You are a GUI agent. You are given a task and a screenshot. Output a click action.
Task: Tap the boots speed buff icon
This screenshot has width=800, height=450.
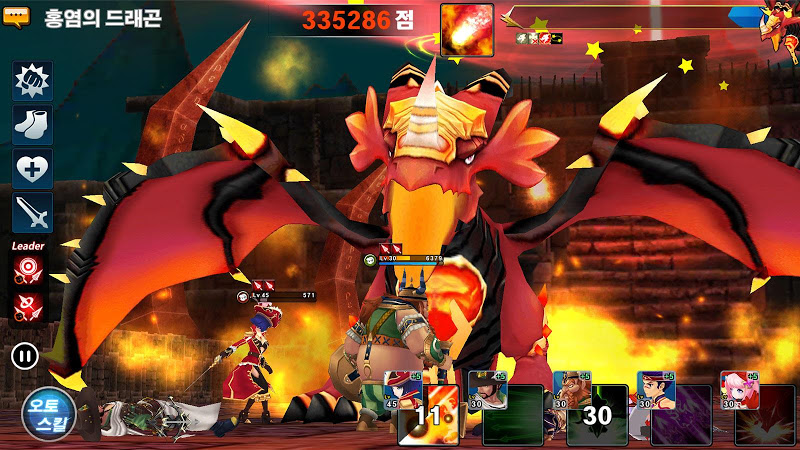pyautogui.click(x=32, y=125)
